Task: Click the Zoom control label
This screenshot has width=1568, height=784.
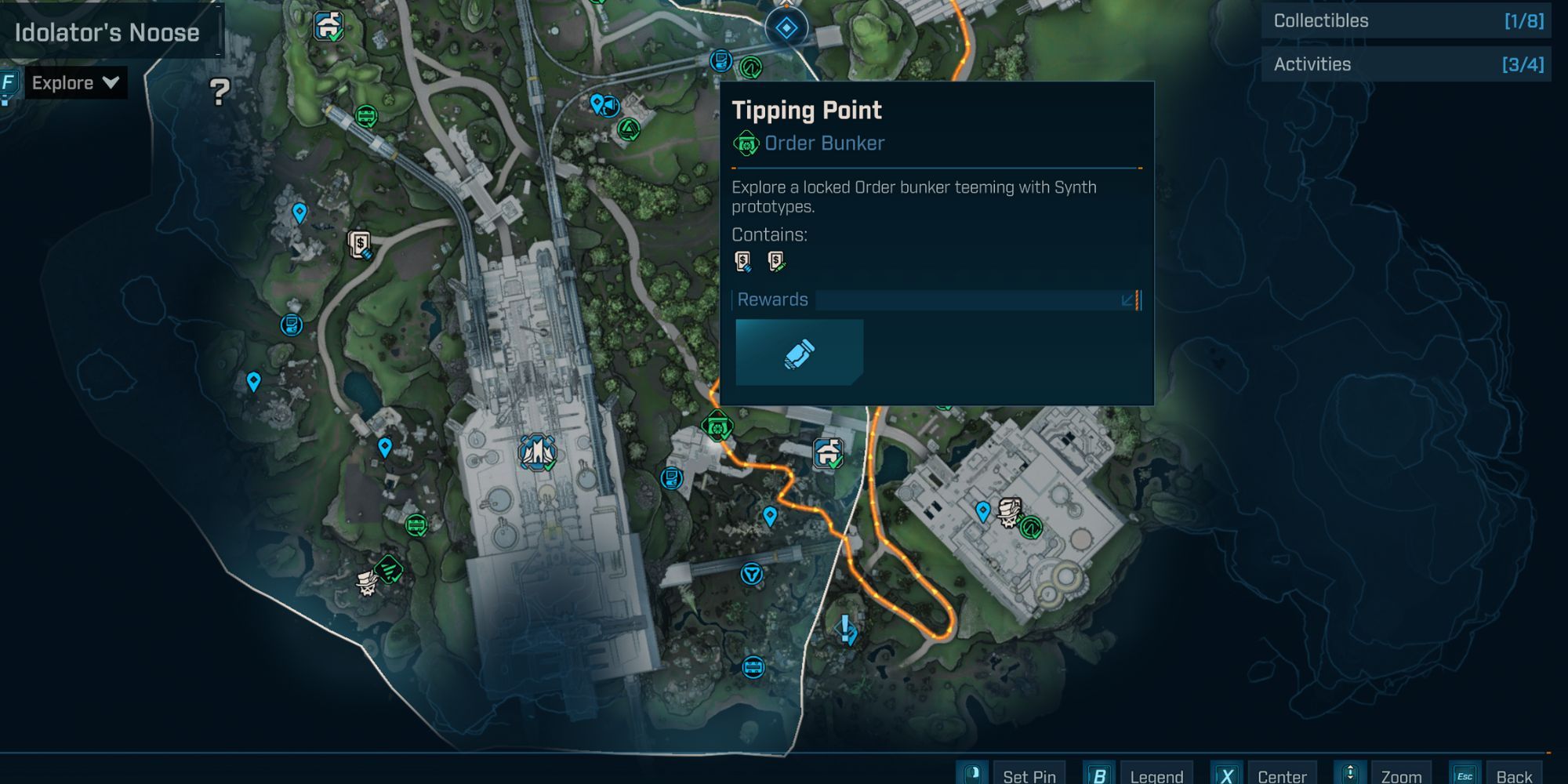Action: [1400, 775]
